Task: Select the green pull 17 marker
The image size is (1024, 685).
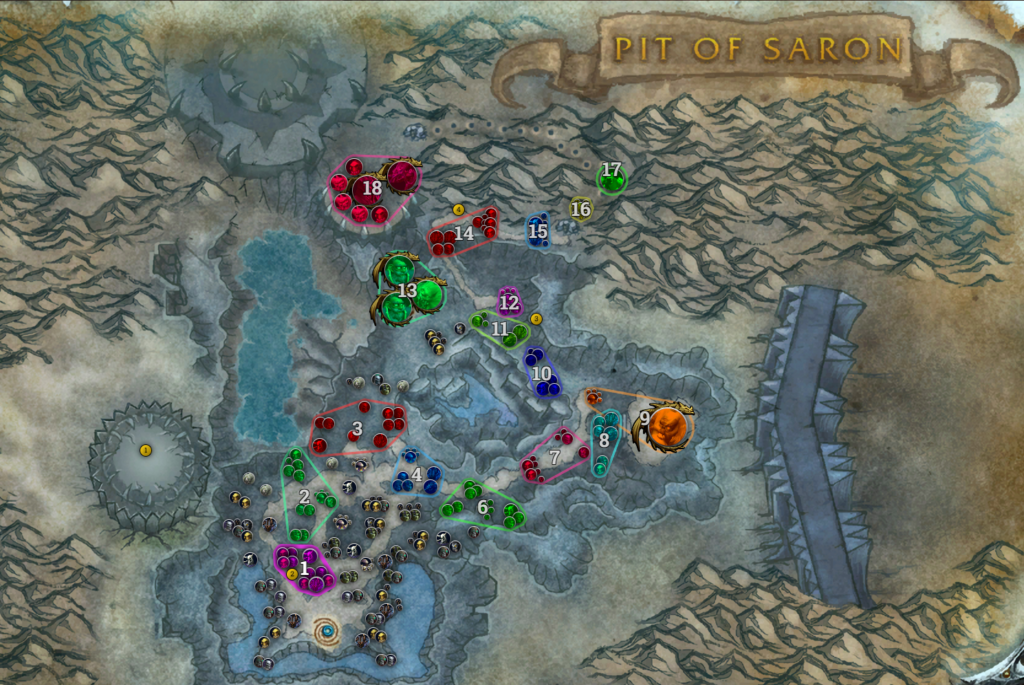Action: pos(611,172)
